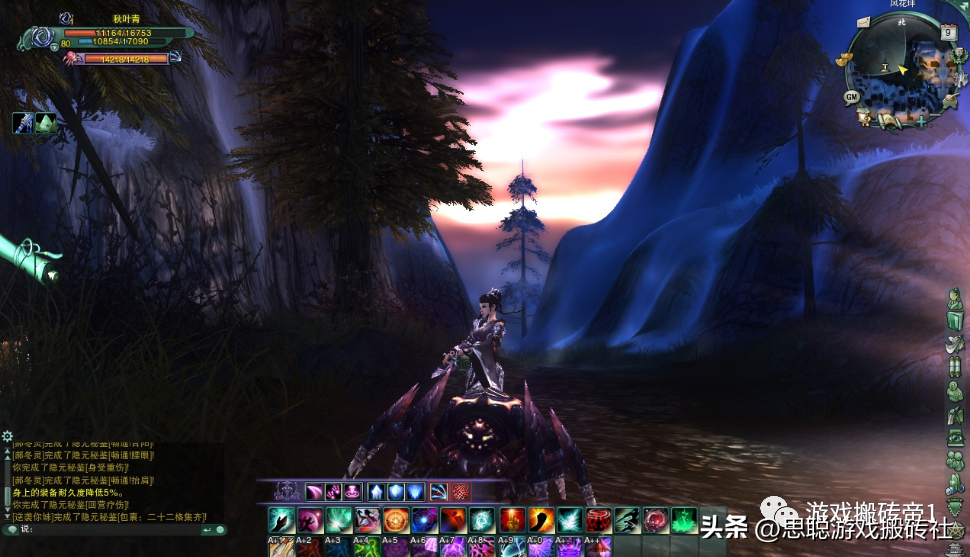
Task: Open the twin scrolls menu icon
Action: click(x=955, y=366)
